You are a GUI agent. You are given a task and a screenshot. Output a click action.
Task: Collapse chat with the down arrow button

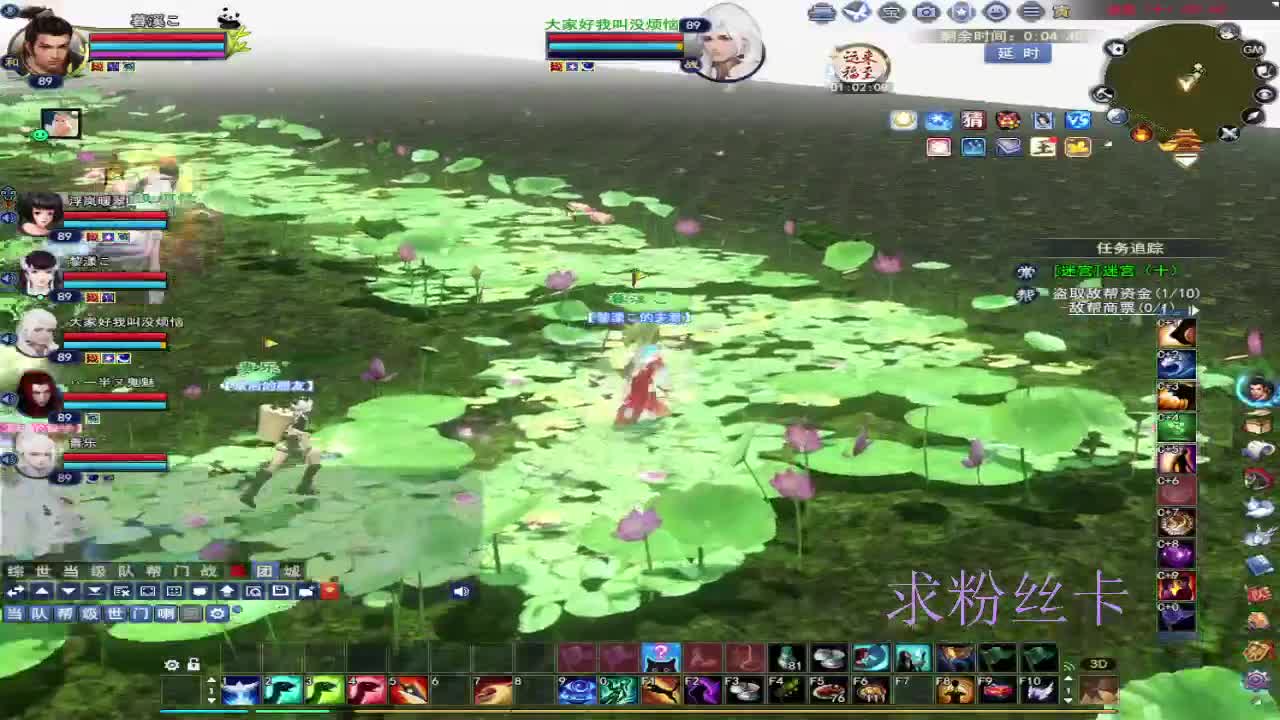[x=66, y=591]
